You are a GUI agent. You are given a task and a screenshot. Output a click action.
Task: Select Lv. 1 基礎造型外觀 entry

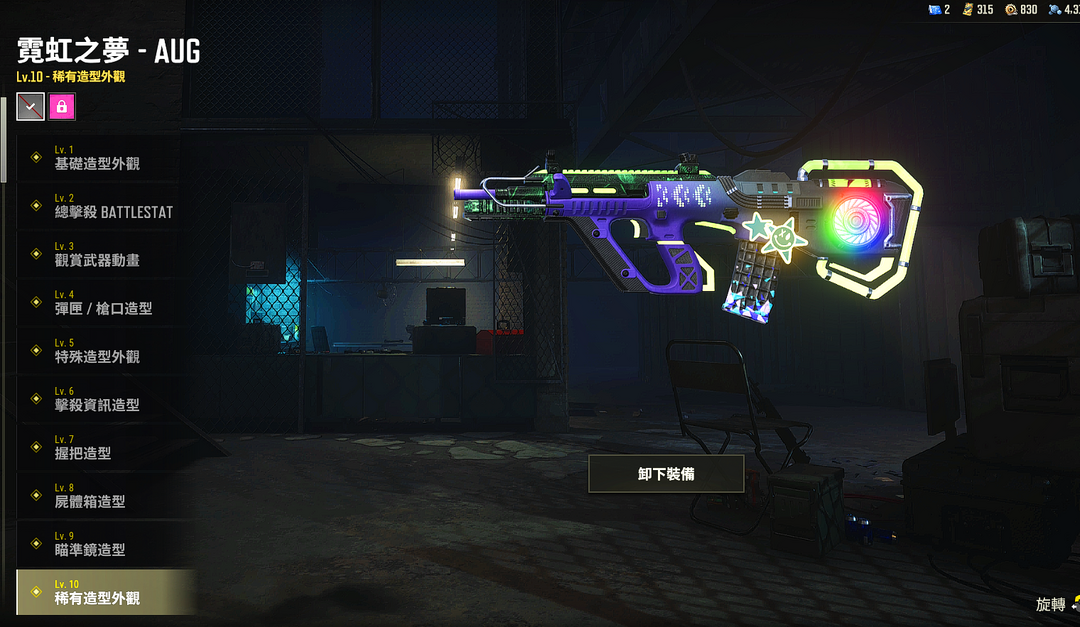(x=98, y=158)
